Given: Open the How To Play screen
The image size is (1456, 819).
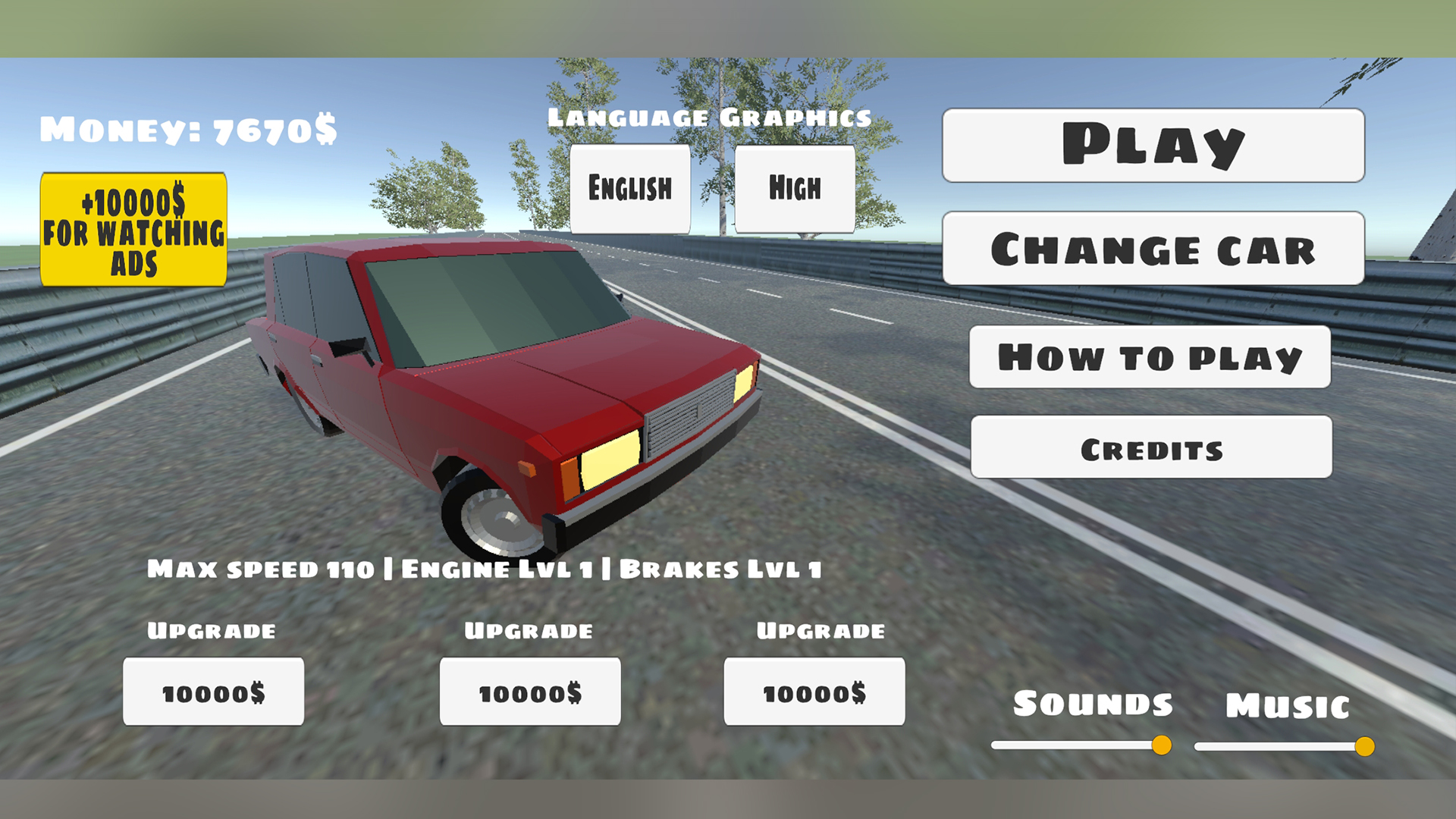Looking at the screenshot, I should [1150, 356].
